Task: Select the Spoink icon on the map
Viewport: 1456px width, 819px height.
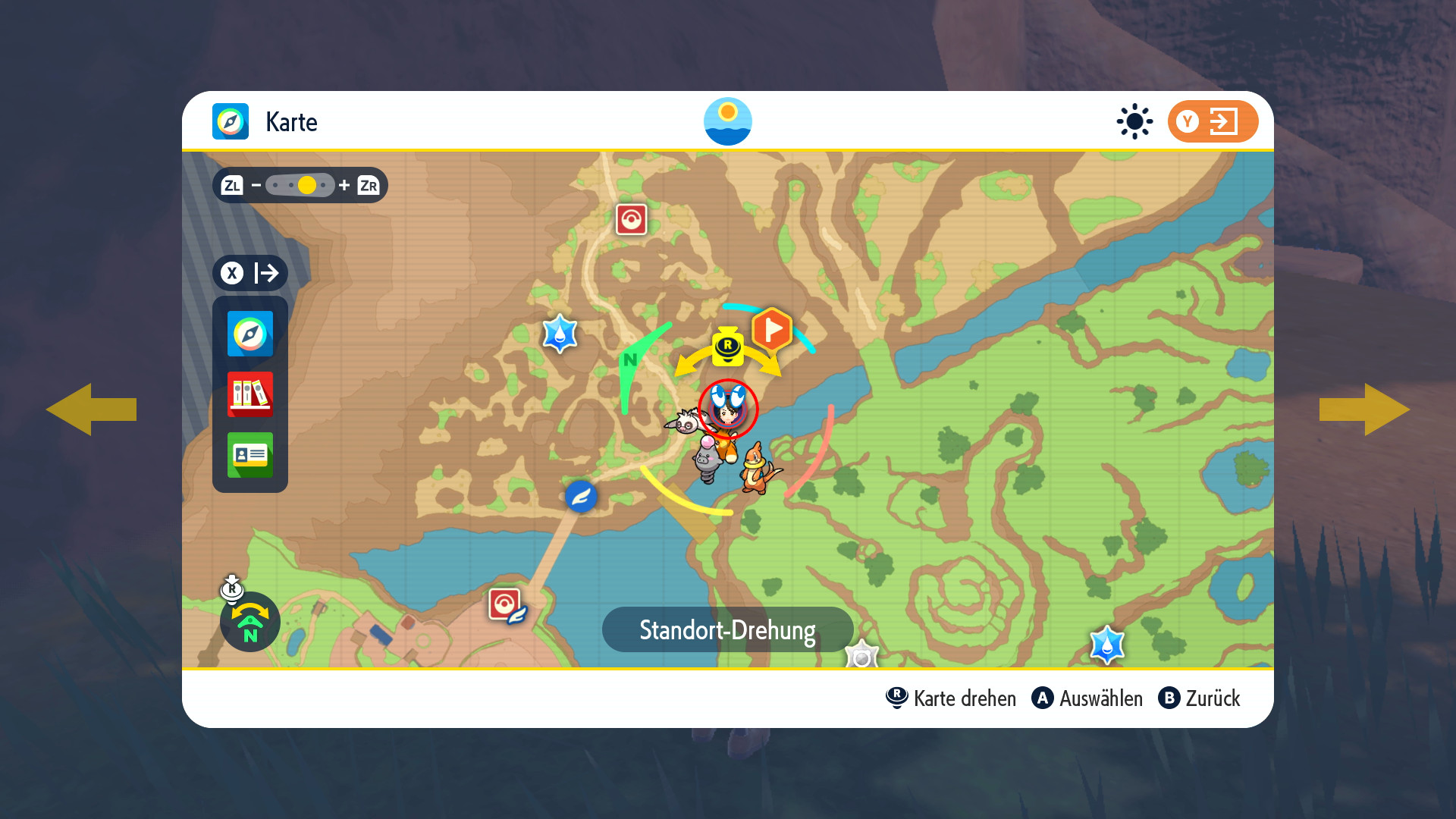Action: [707, 459]
